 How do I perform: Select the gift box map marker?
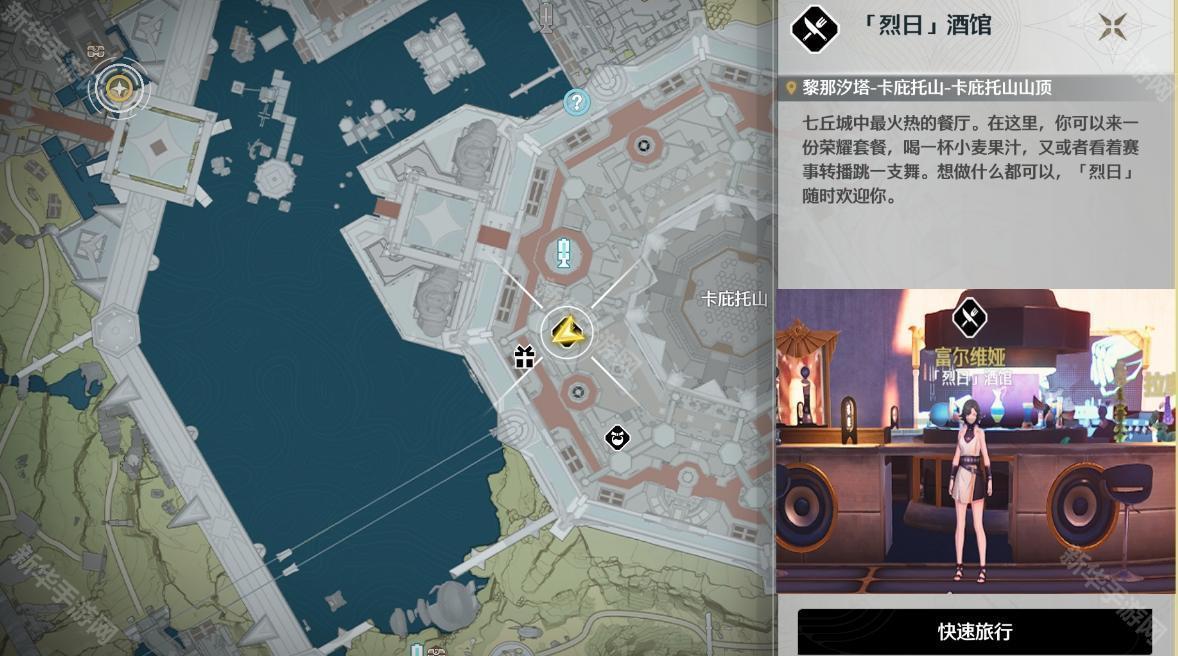525,356
